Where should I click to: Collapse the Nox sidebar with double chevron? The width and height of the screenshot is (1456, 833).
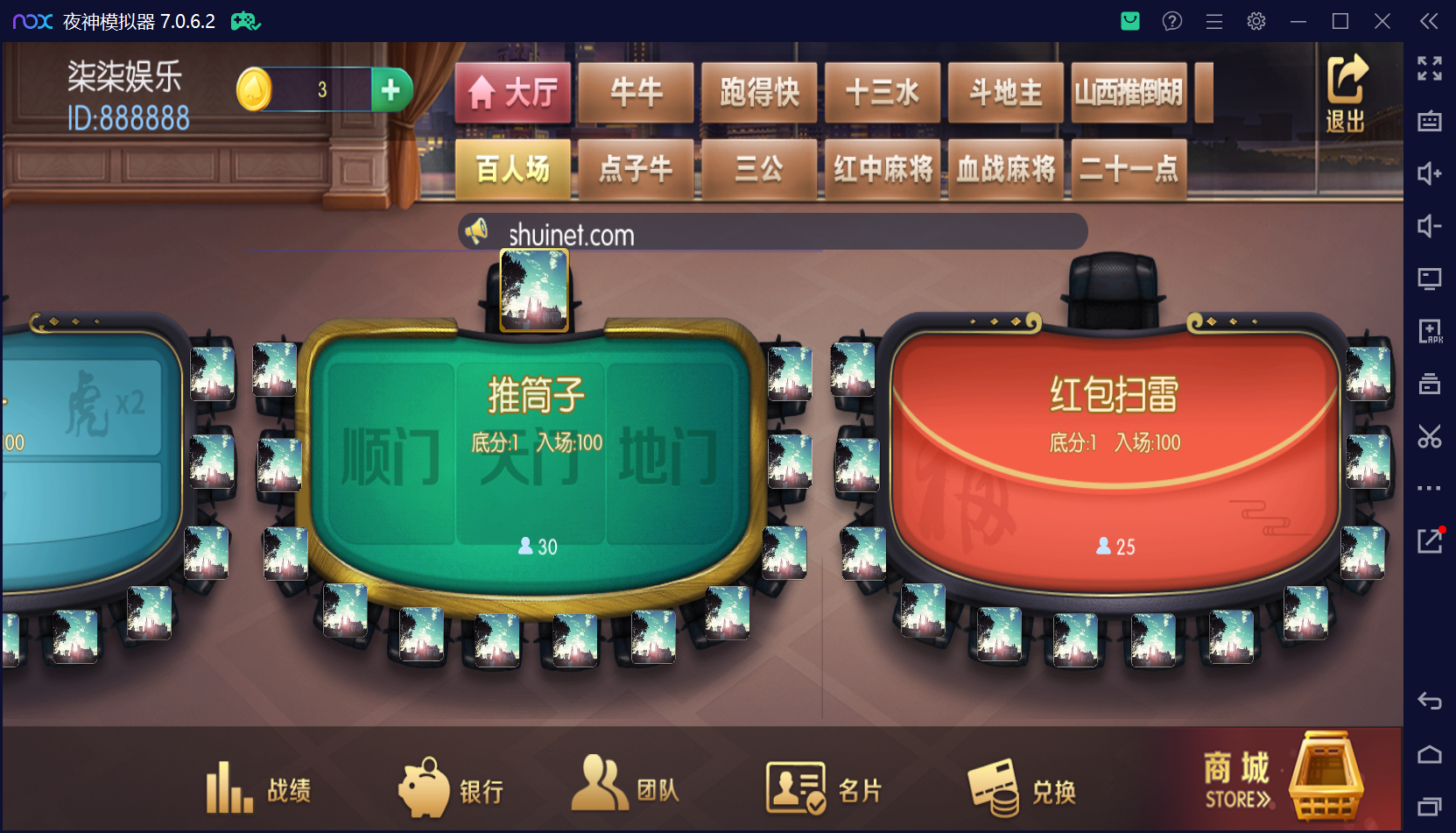[1428, 21]
